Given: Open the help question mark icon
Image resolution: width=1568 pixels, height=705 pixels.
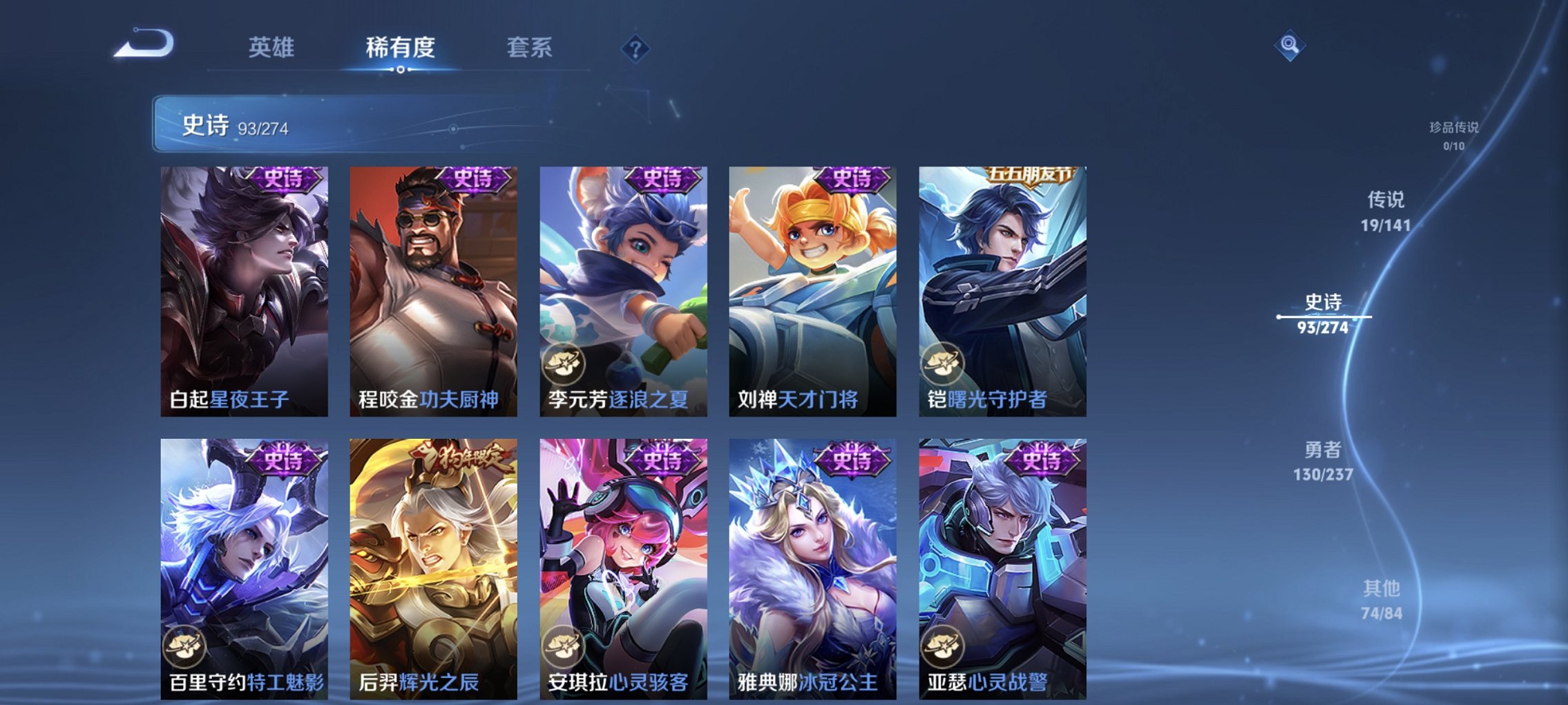Looking at the screenshot, I should tap(635, 48).
